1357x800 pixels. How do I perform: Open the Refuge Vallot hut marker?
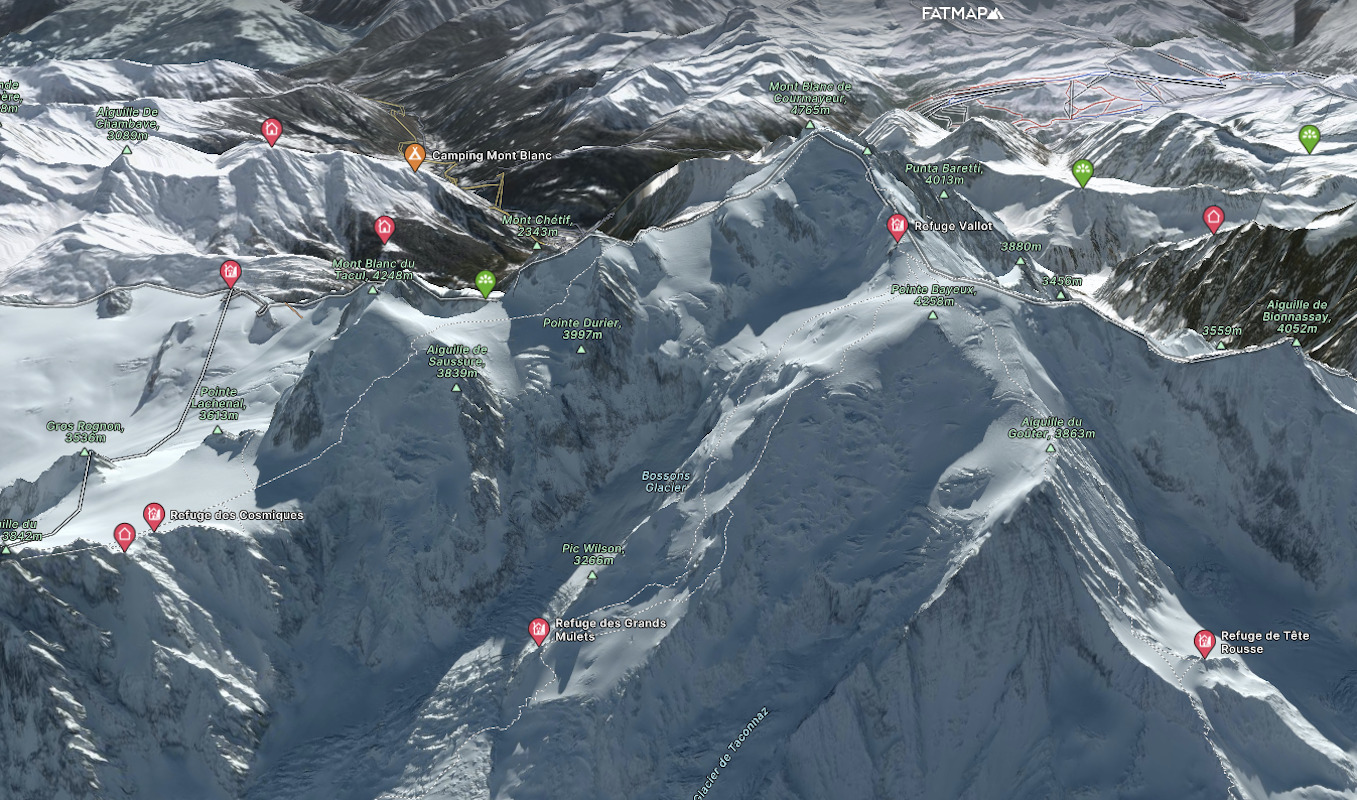(x=896, y=225)
